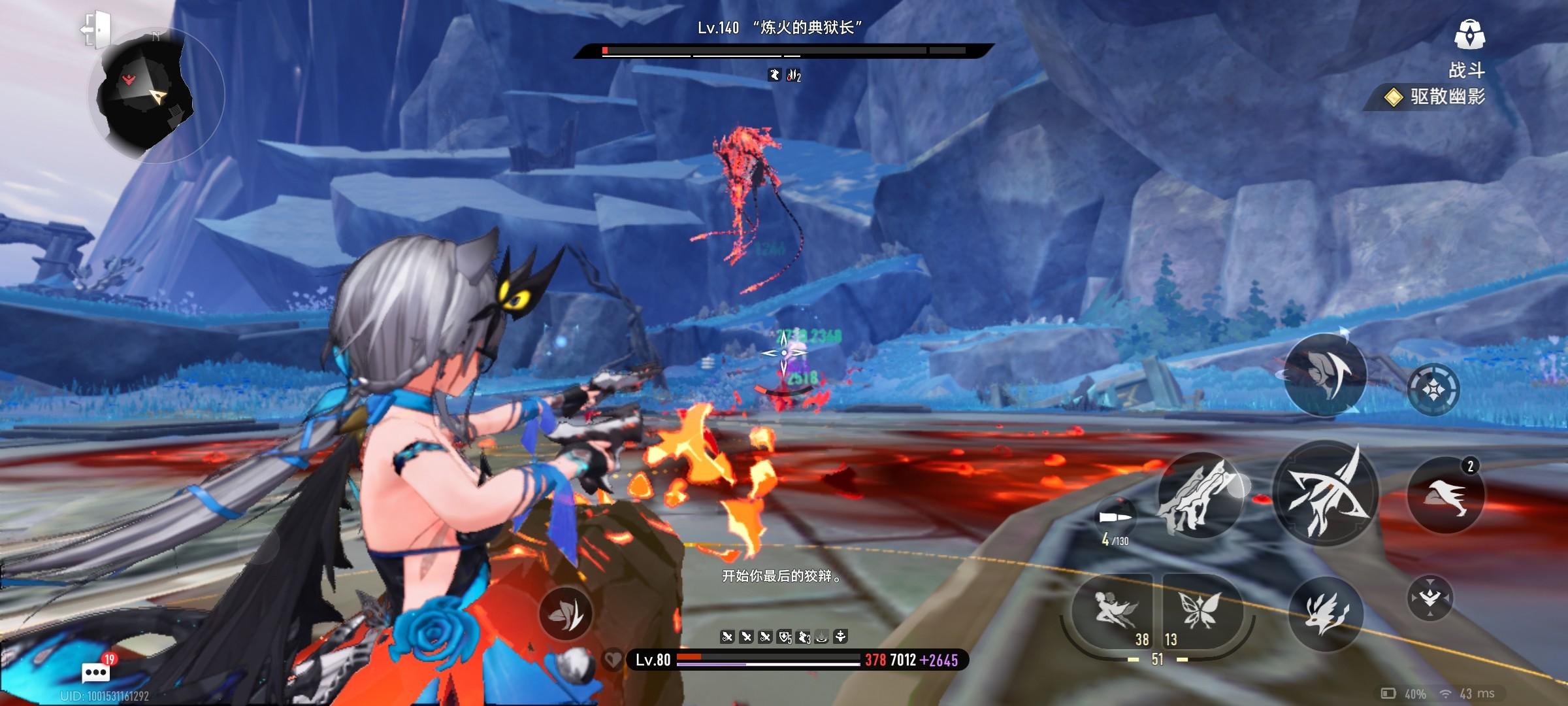Screen dimensions: 1568x706
Task: Activate the leaf-shaped skill near the health bar
Action: tap(565, 613)
